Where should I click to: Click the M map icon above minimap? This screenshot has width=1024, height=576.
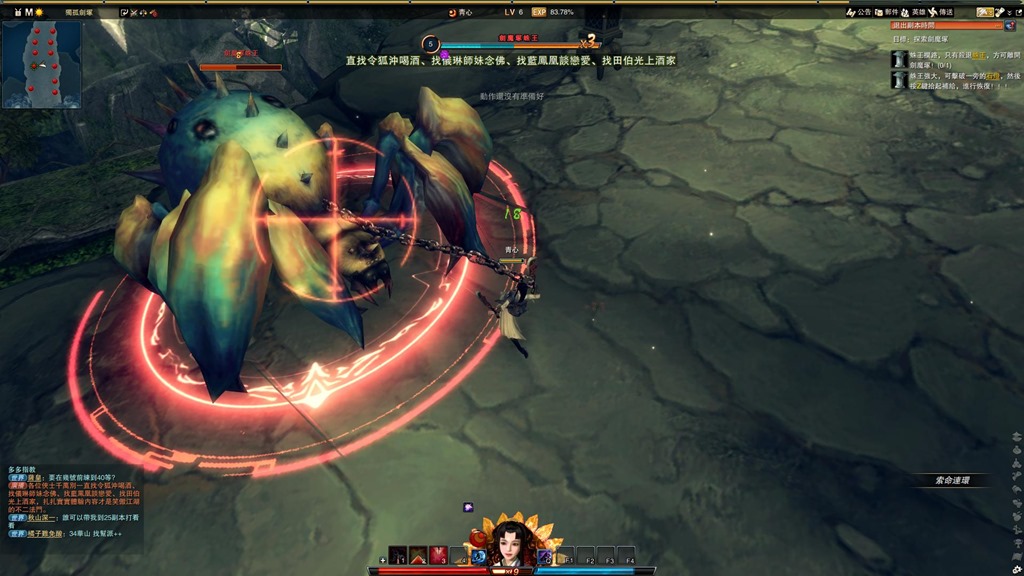pyautogui.click(x=28, y=12)
